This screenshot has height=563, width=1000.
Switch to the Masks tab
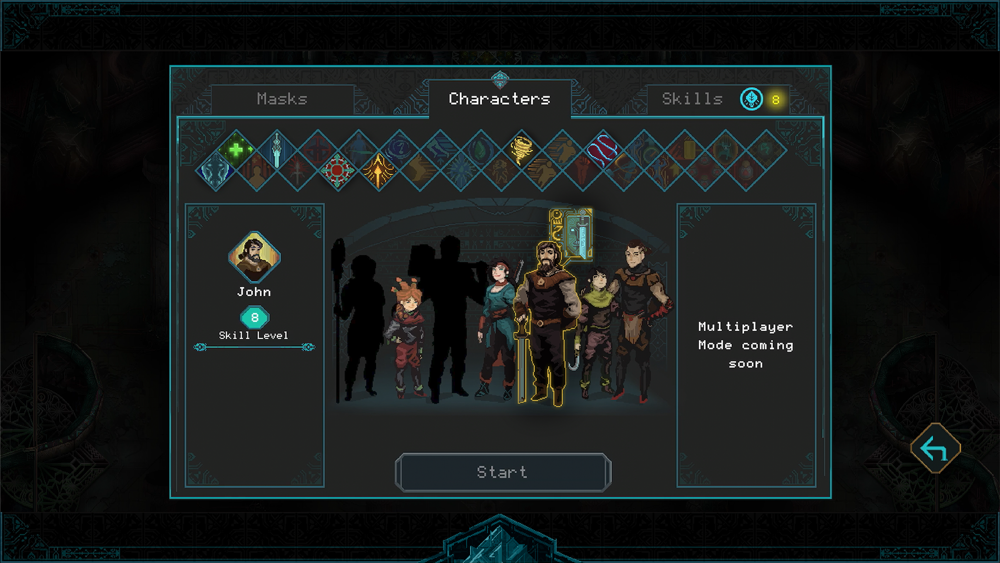(x=282, y=99)
